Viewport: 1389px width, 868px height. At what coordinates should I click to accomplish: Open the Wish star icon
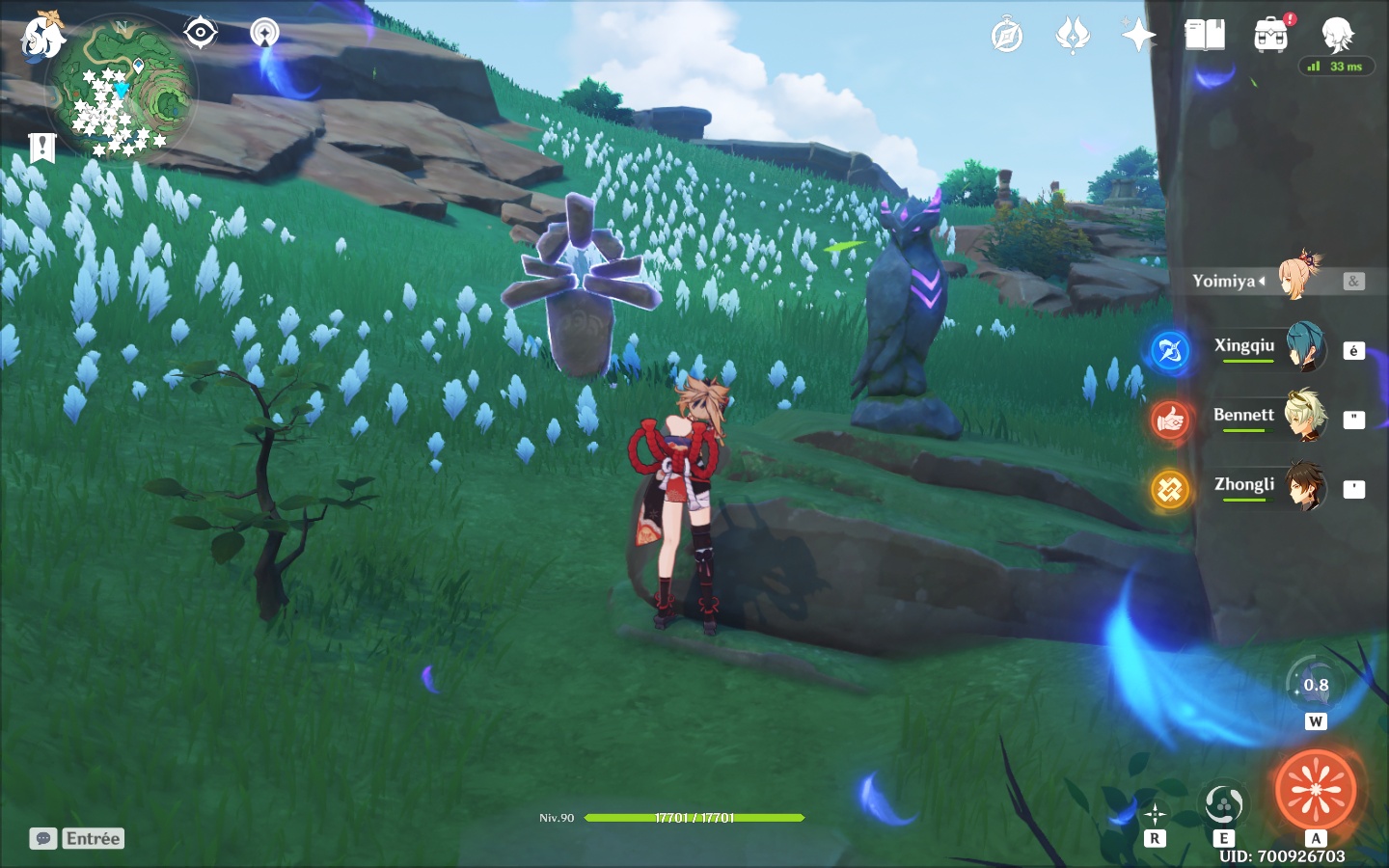pos(1138,36)
